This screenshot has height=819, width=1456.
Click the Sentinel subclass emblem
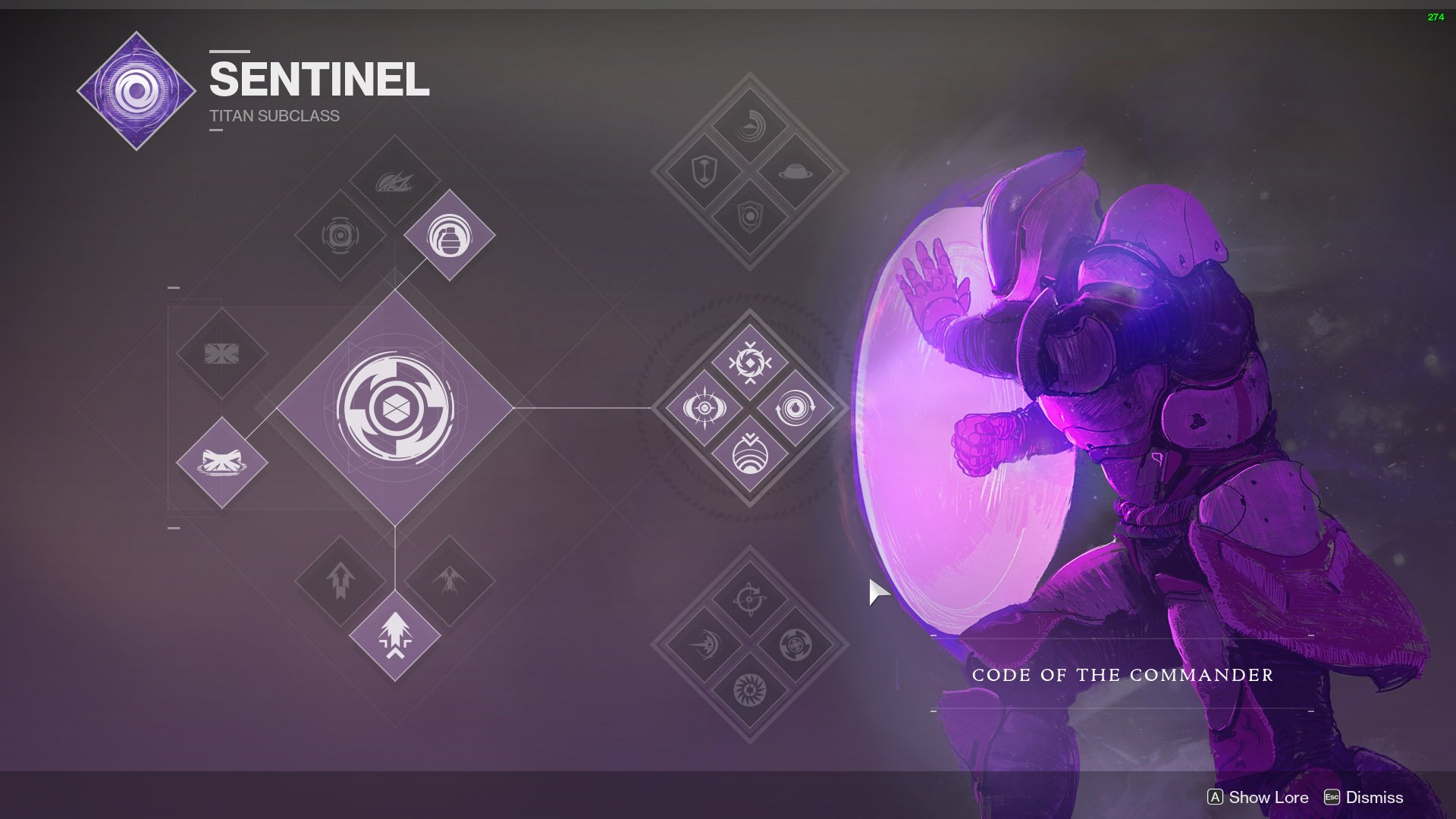tap(135, 89)
